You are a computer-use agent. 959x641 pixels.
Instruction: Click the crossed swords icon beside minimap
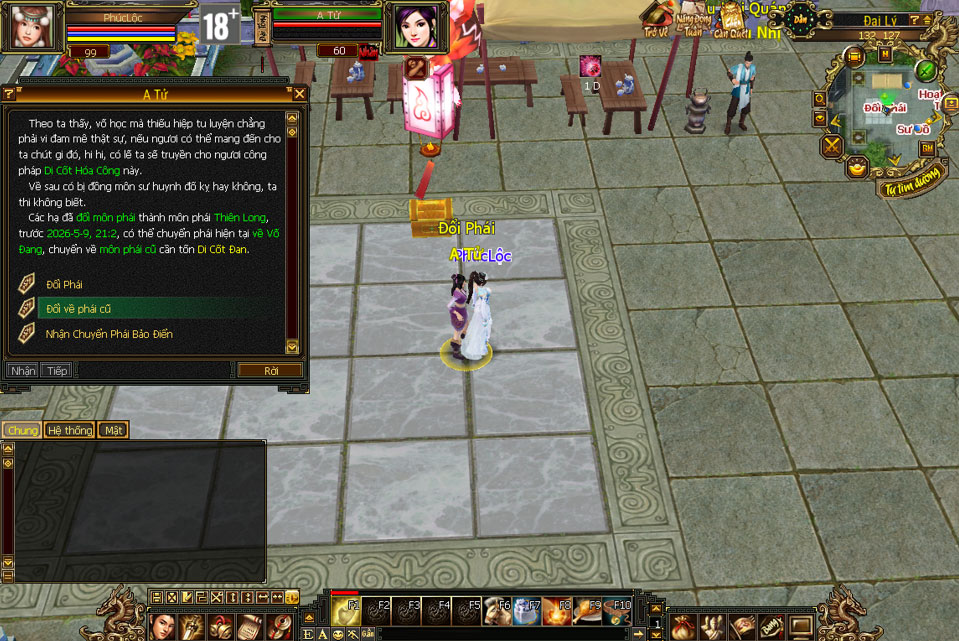click(832, 147)
